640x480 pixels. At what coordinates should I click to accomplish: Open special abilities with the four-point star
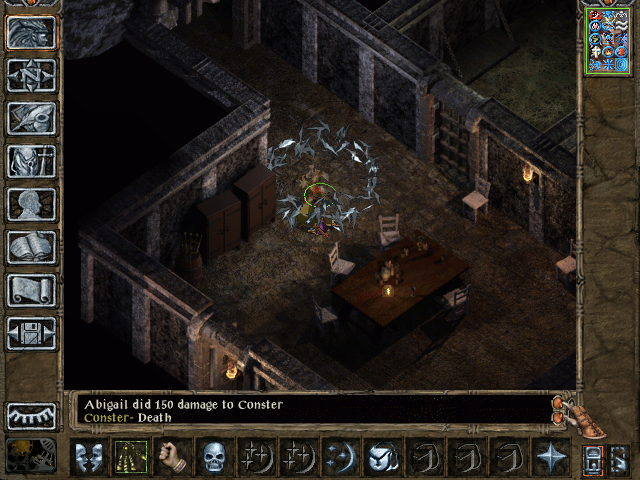[550, 457]
